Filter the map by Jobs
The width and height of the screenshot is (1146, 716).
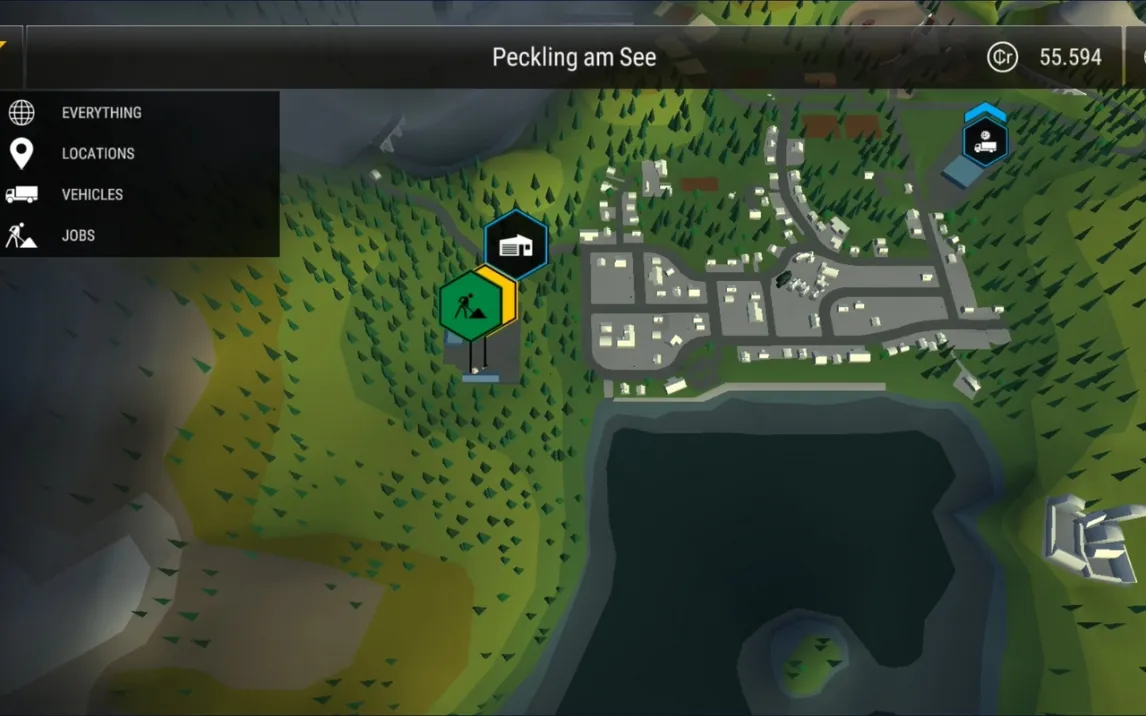[x=78, y=236]
